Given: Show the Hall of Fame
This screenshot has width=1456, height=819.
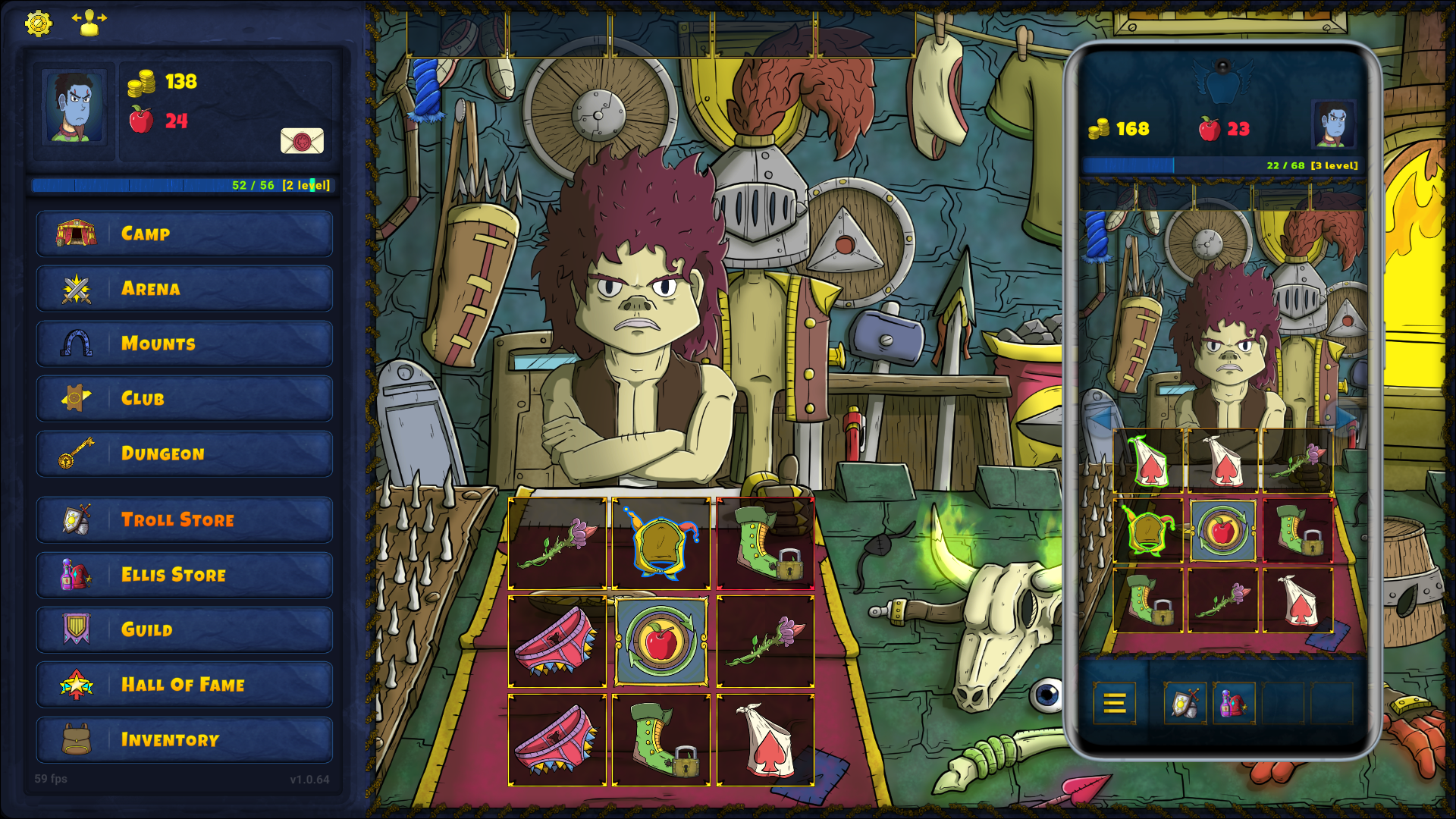Looking at the screenshot, I should (184, 685).
